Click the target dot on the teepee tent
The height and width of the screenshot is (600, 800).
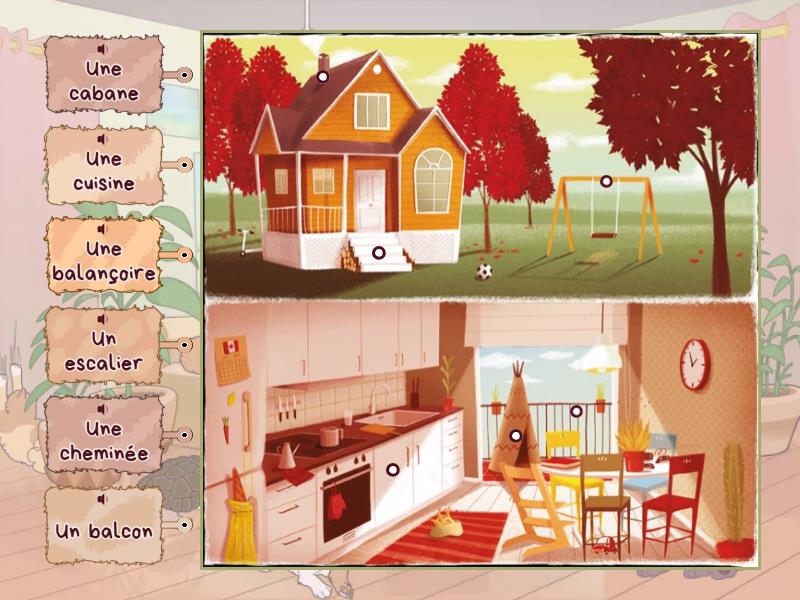[516, 436]
